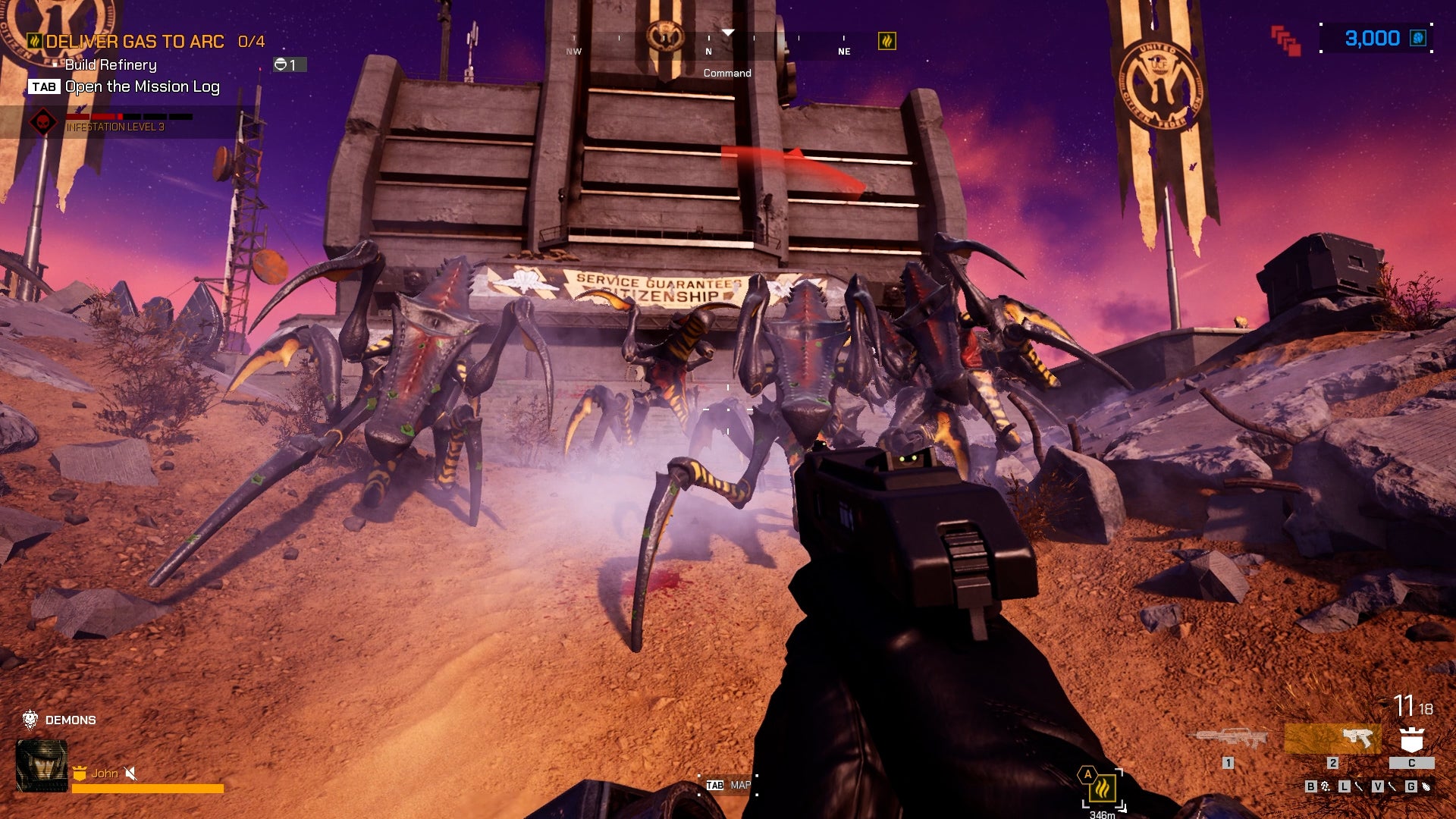Click the red skull infestation icon

point(43,121)
